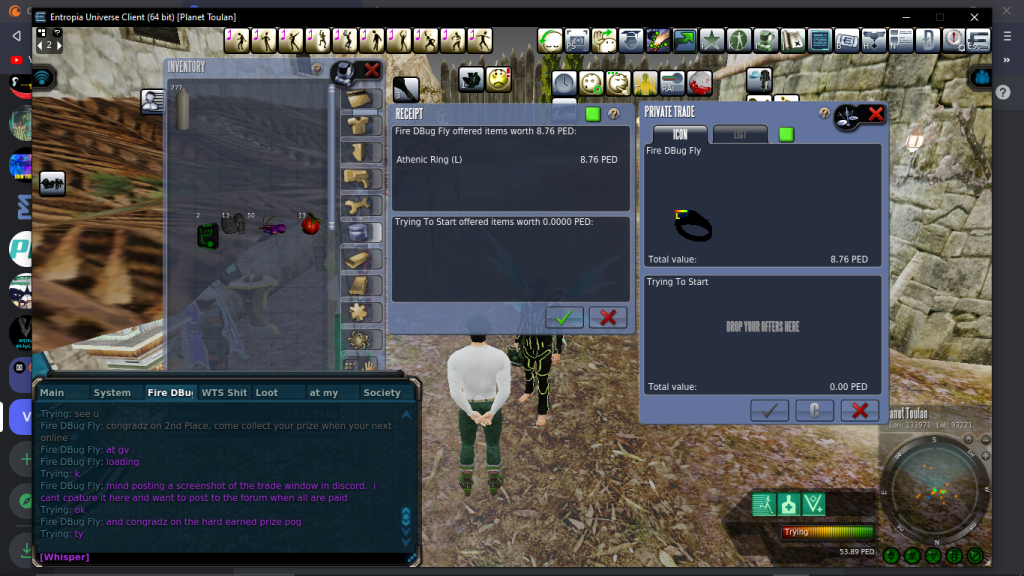Click the Whisper chat input field

point(220,557)
